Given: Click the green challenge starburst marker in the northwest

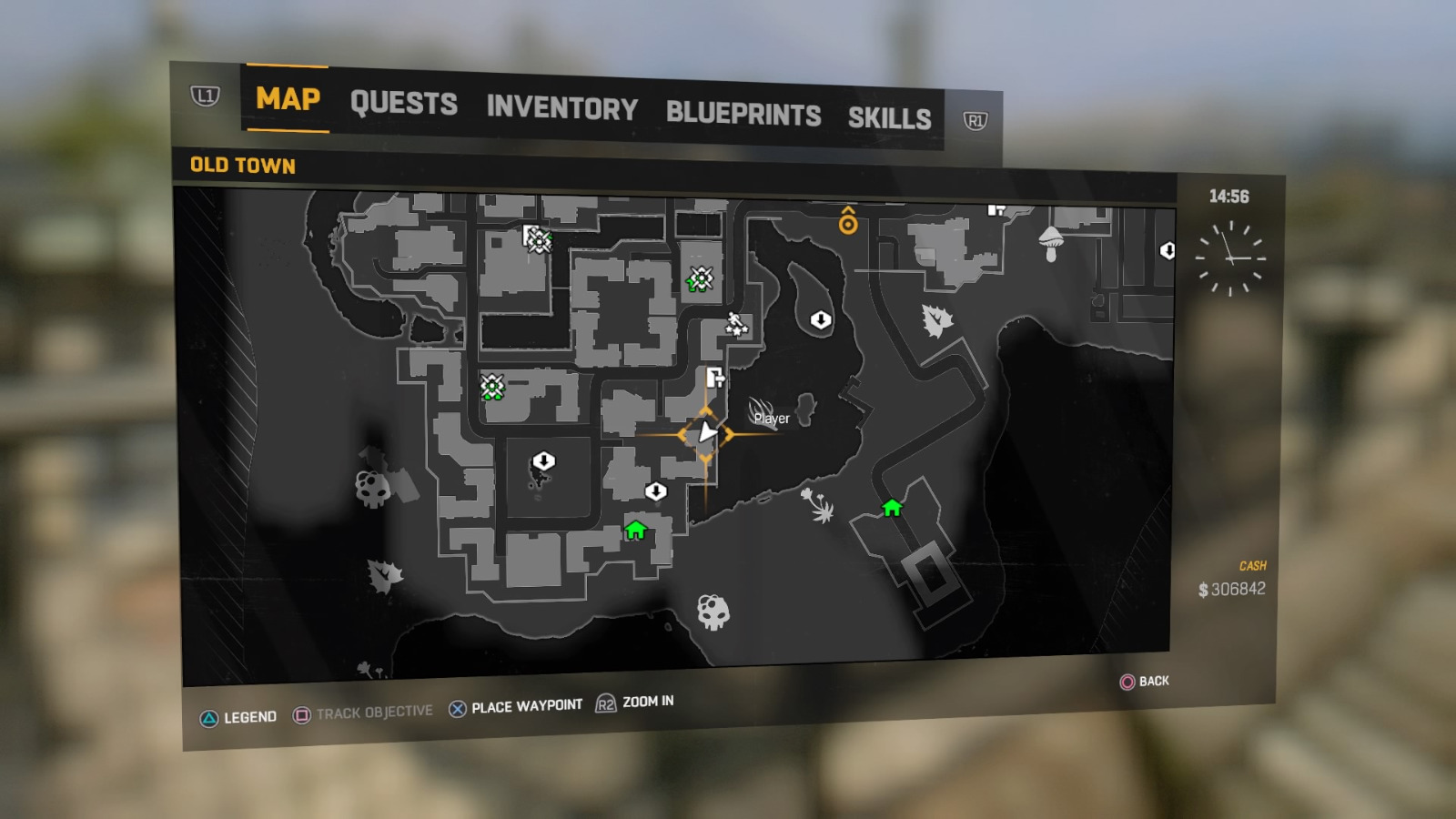Looking at the screenshot, I should [x=539, y=240].
